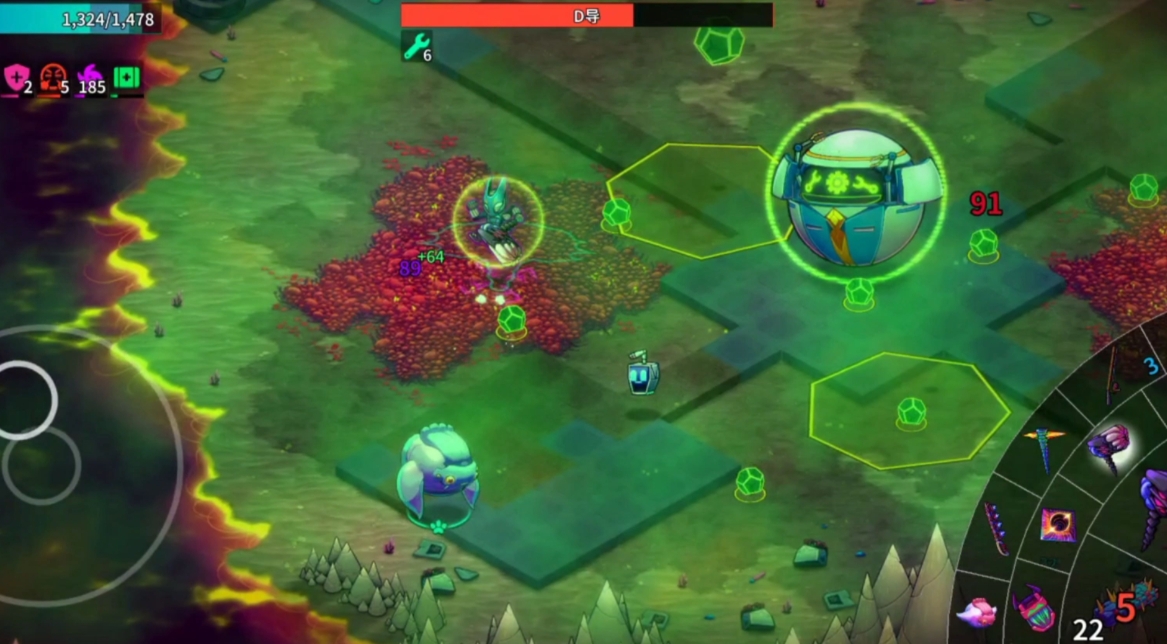Tap the green medkit status icon
Image resolution: width=1167 pixels, height=644 pixels.
coord(127,78)
